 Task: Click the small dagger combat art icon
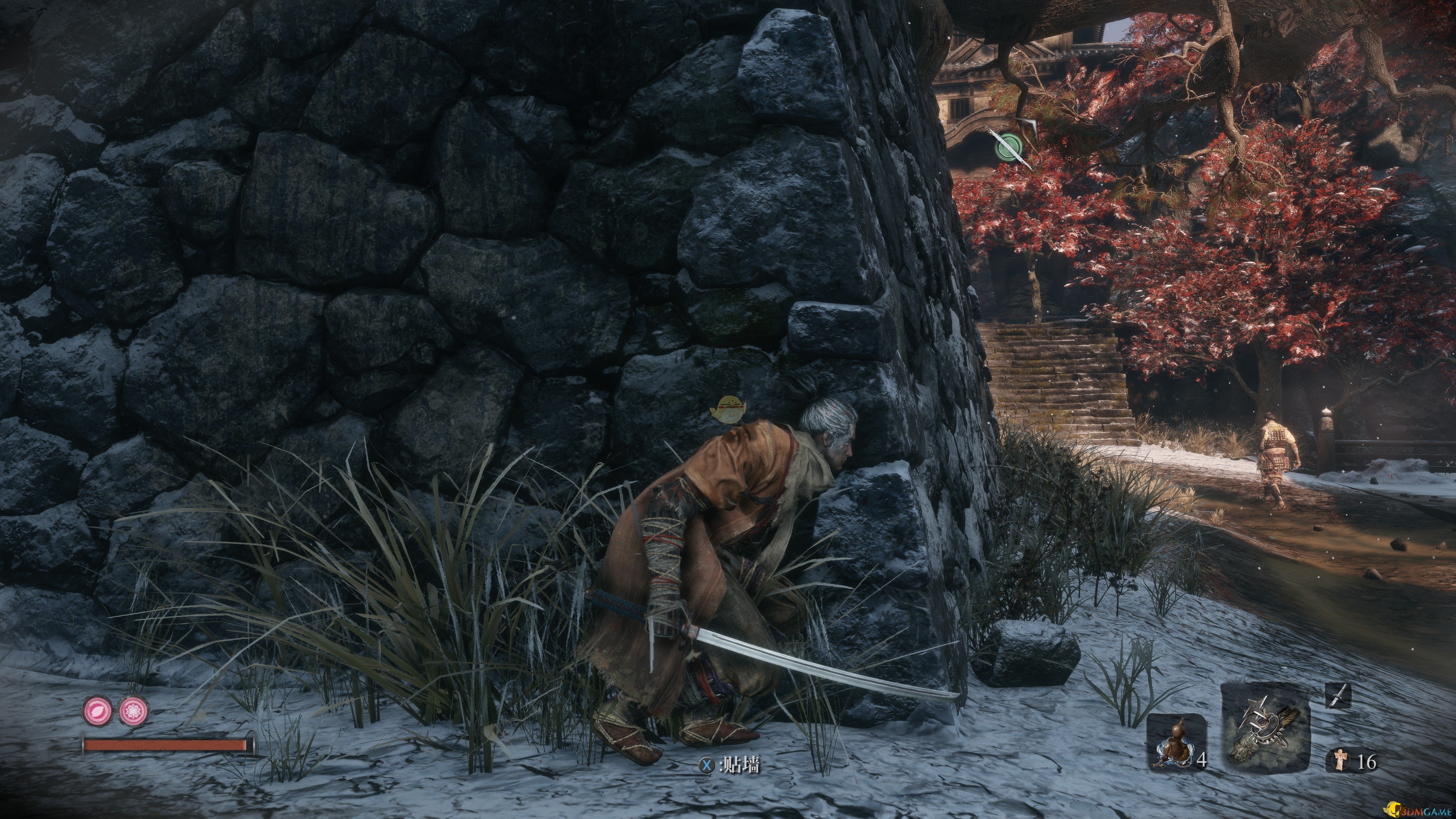[x=1338, y=695]
